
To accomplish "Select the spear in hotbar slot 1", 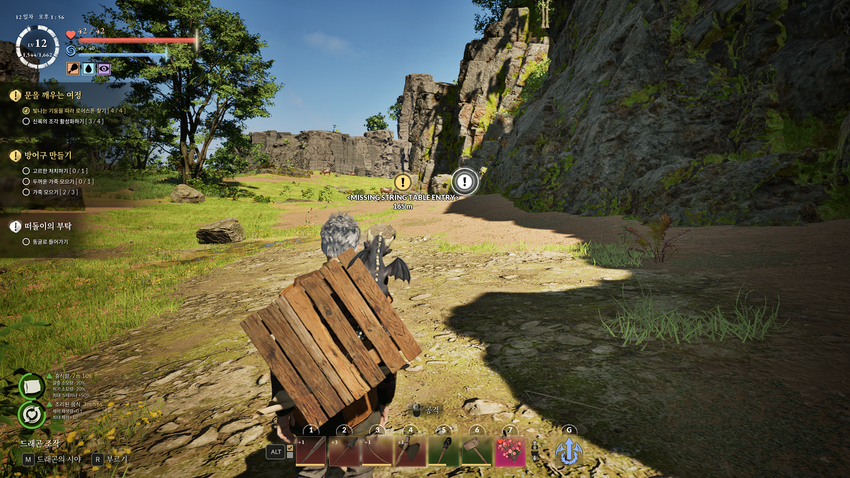I will click(x=311, y=451).
